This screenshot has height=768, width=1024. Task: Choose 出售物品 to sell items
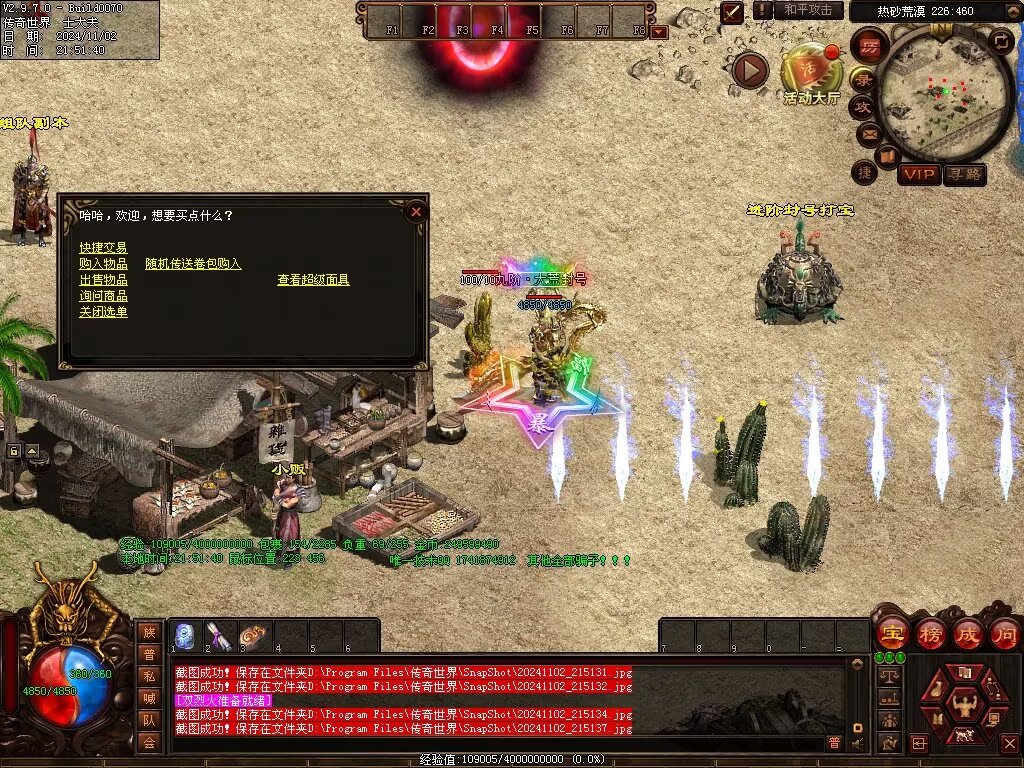103,280
